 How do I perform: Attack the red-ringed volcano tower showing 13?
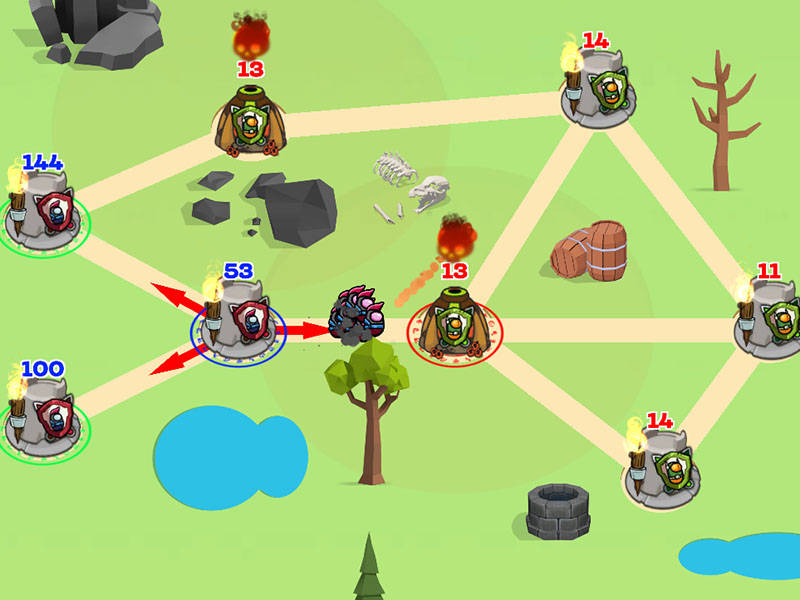point(454,325)
